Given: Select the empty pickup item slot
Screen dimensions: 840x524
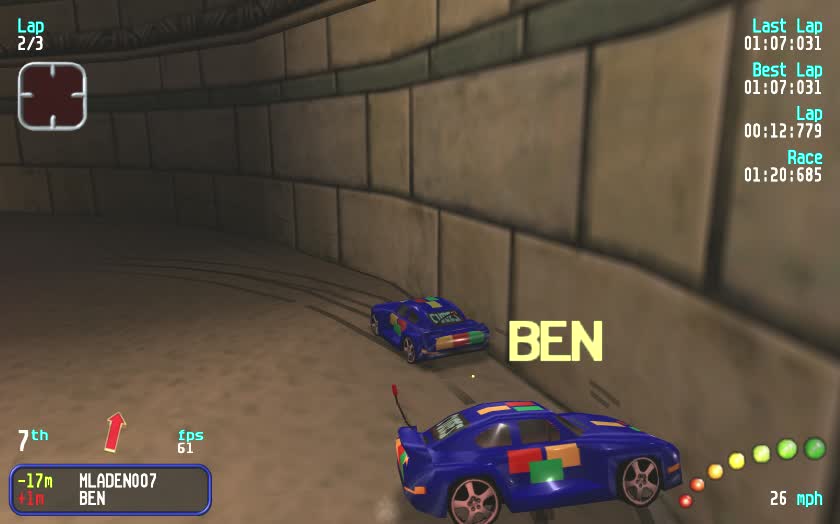Looking at the screenshot, I should pyautogui.click(x=52, y=96).
